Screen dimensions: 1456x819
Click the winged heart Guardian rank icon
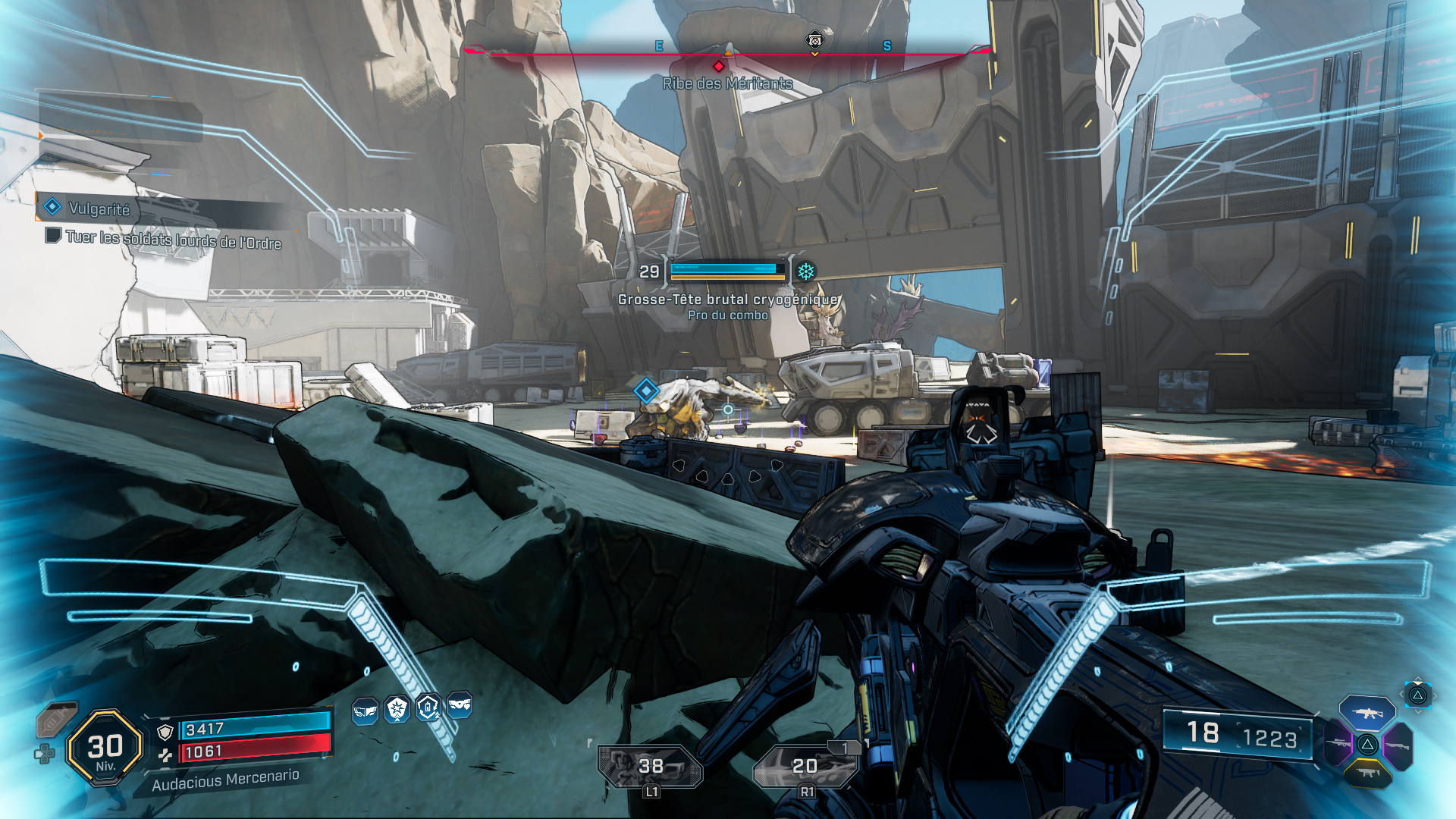pyautogui.click(x=458, y=704)
